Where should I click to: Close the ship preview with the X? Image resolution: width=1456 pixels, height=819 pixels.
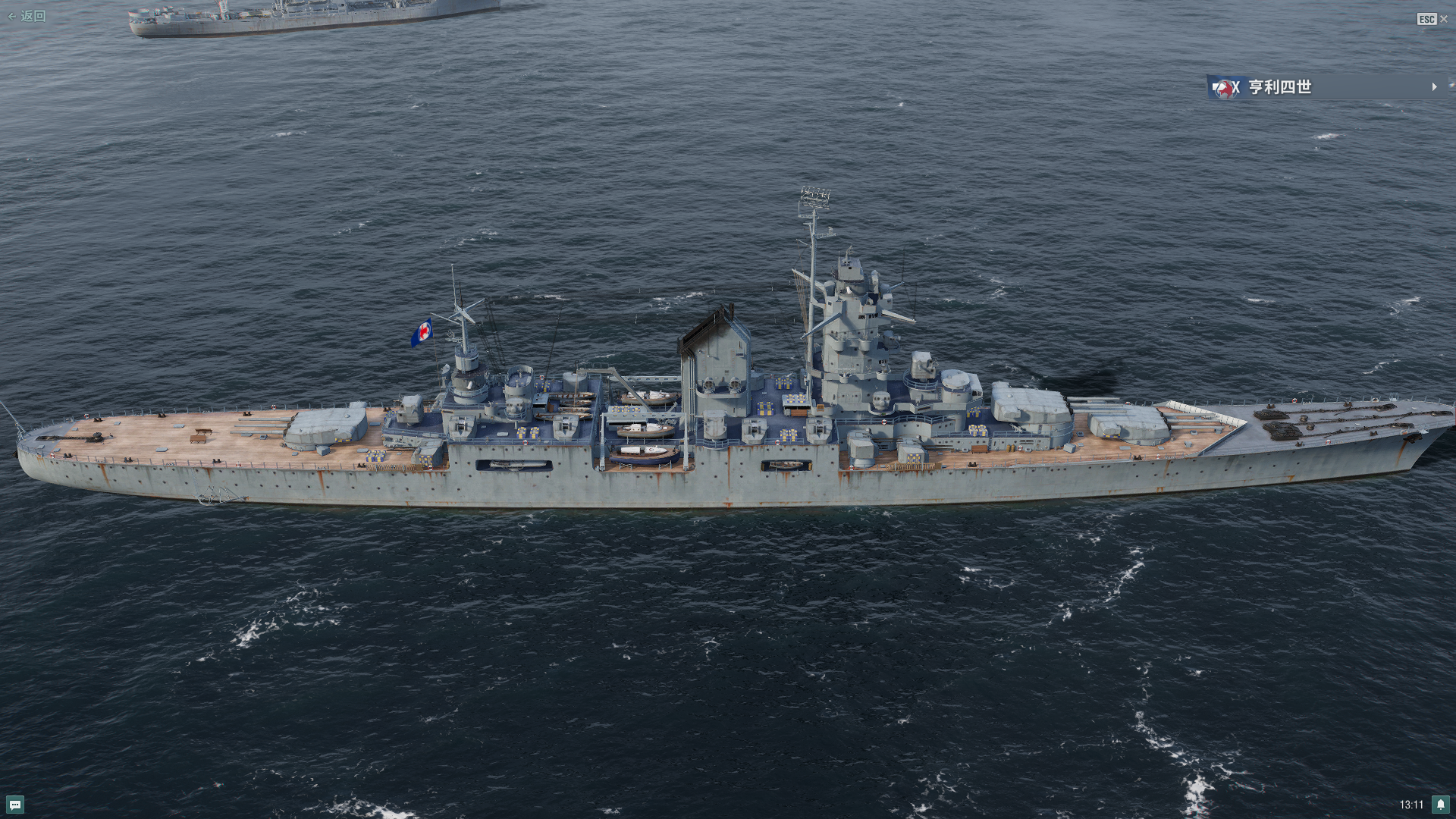[x=1443, y=19]
